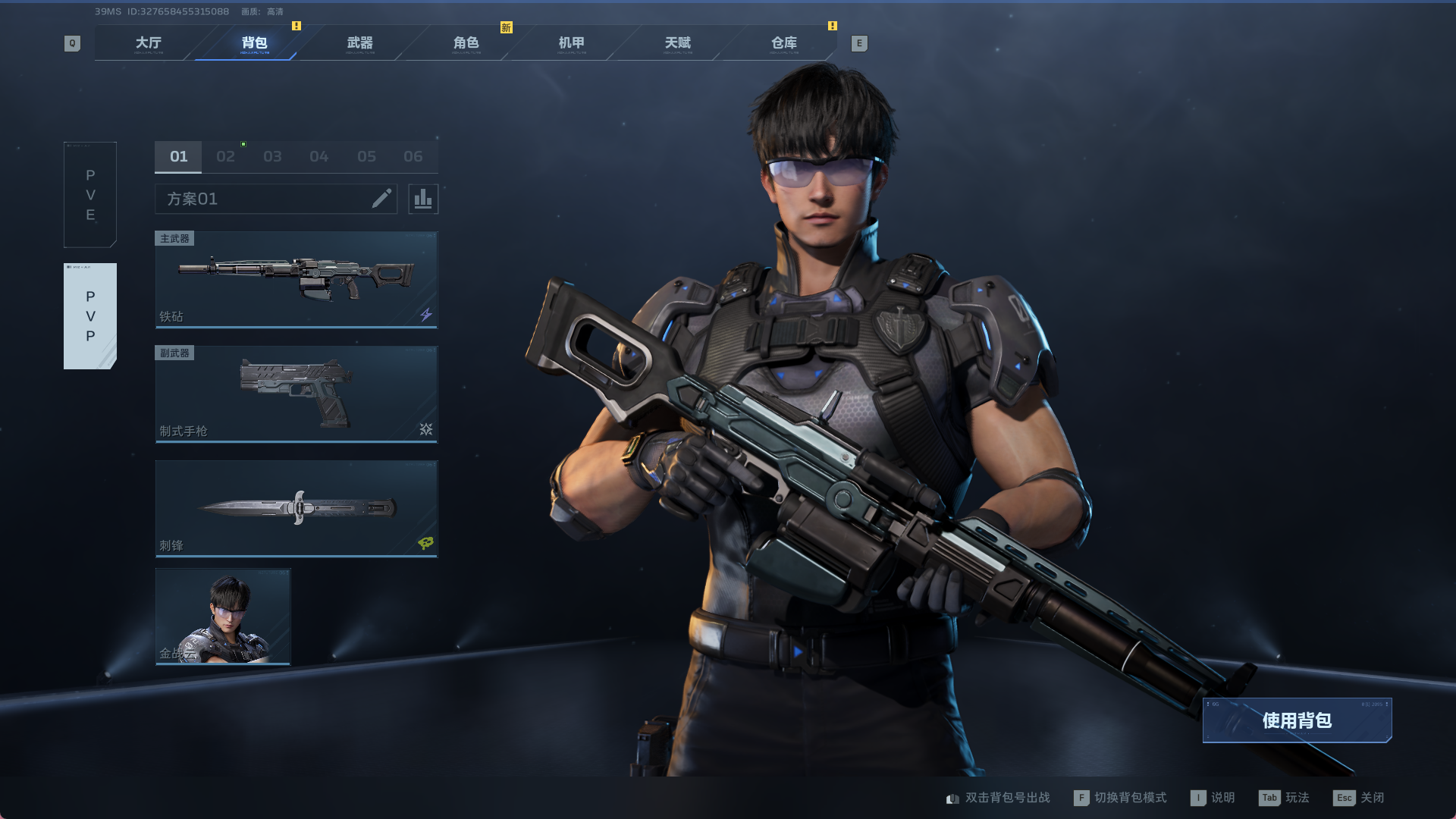Choose the PVE backpack mode

point(90,195)
